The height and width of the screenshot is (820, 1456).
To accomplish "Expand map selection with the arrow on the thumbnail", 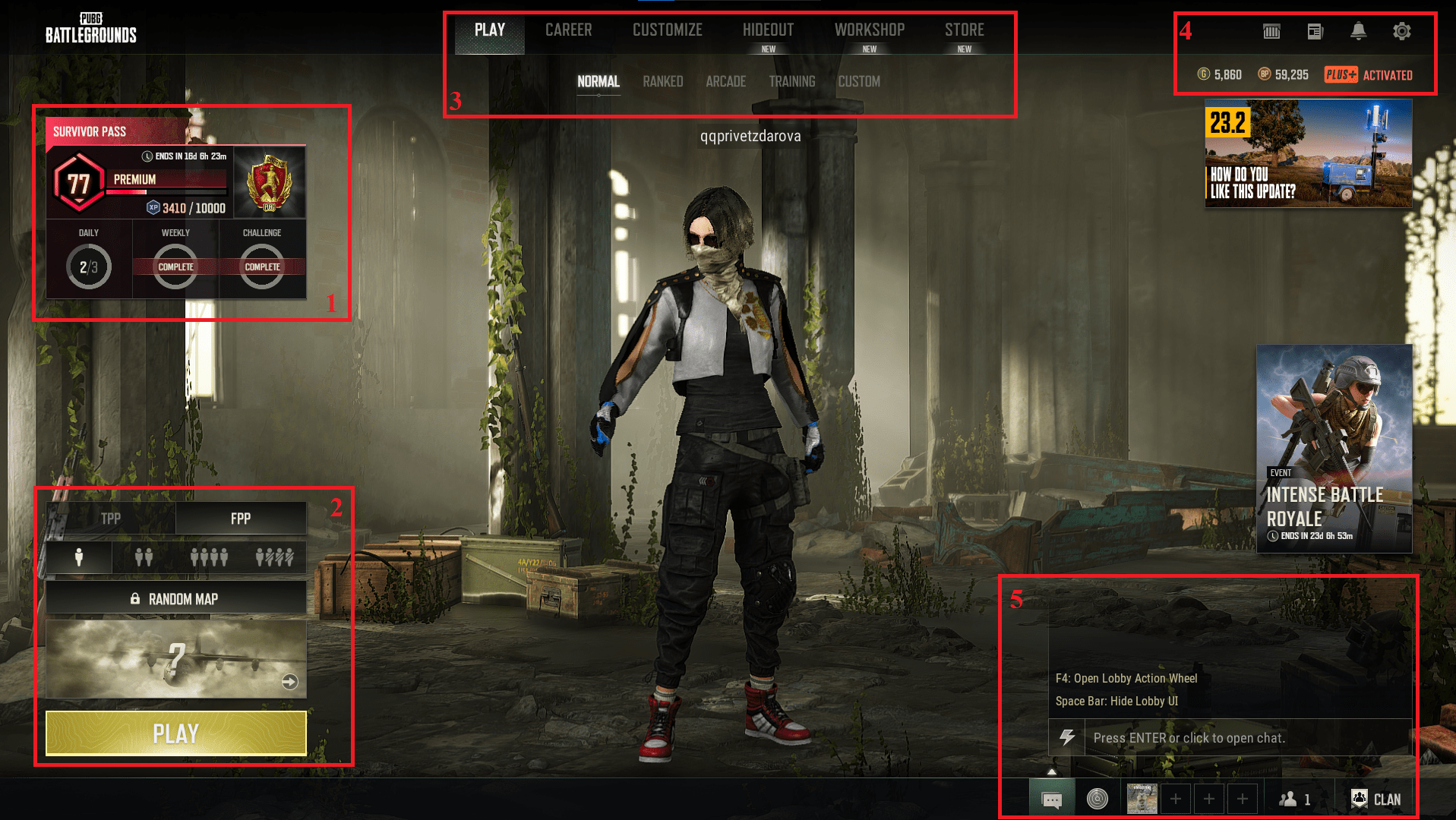I will [x=289, y=683].
